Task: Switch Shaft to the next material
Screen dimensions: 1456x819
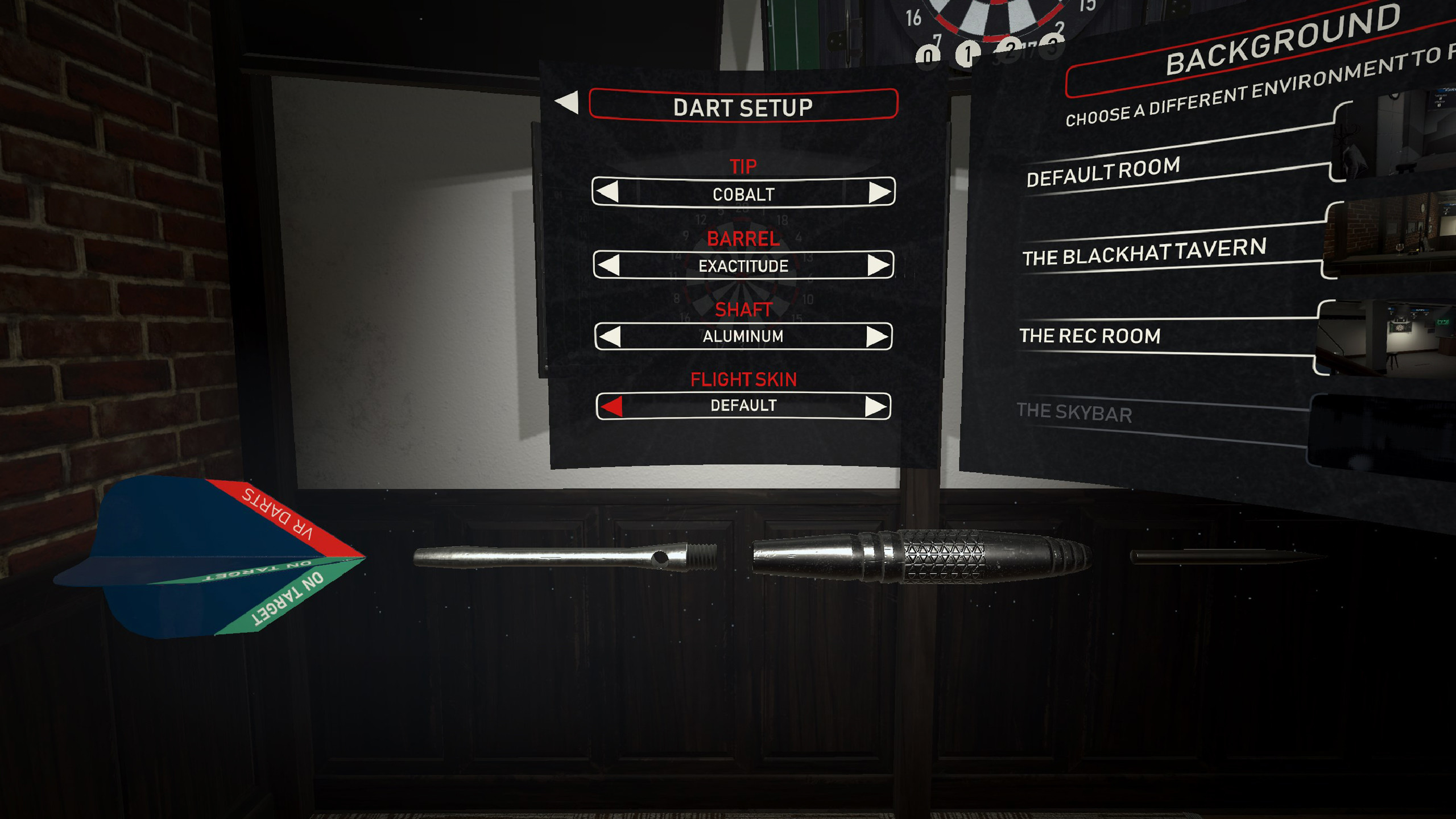Action: click(x=879, y=336)
